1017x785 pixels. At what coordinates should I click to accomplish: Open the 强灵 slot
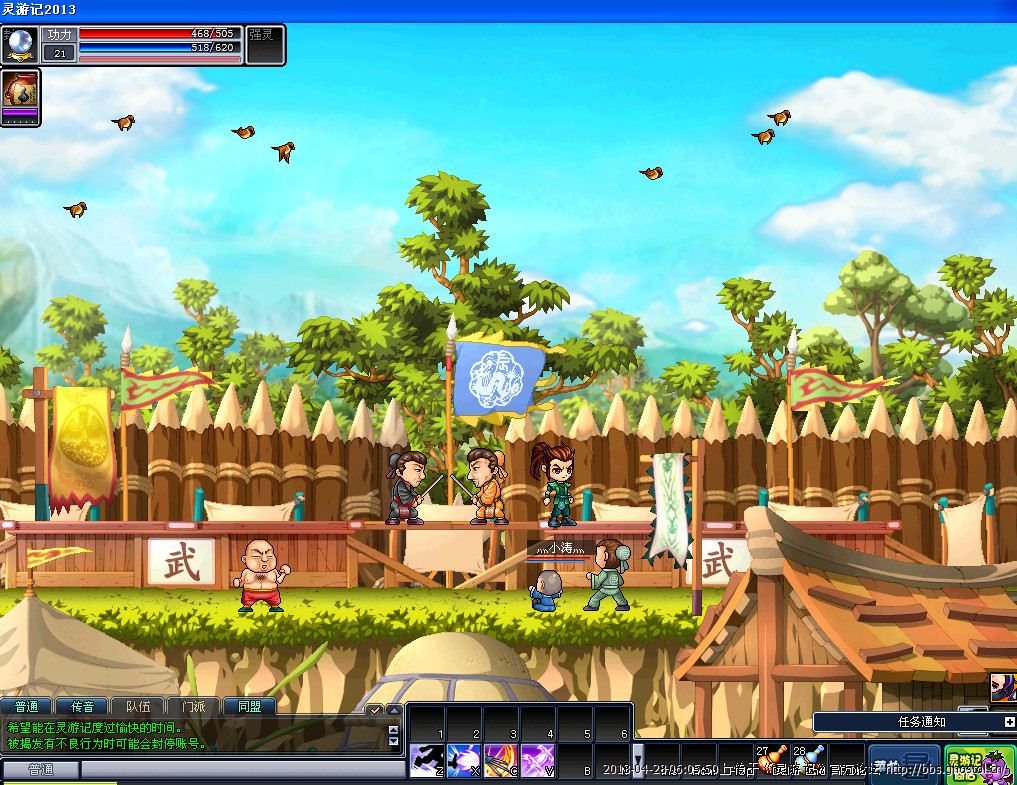[266, 45]
